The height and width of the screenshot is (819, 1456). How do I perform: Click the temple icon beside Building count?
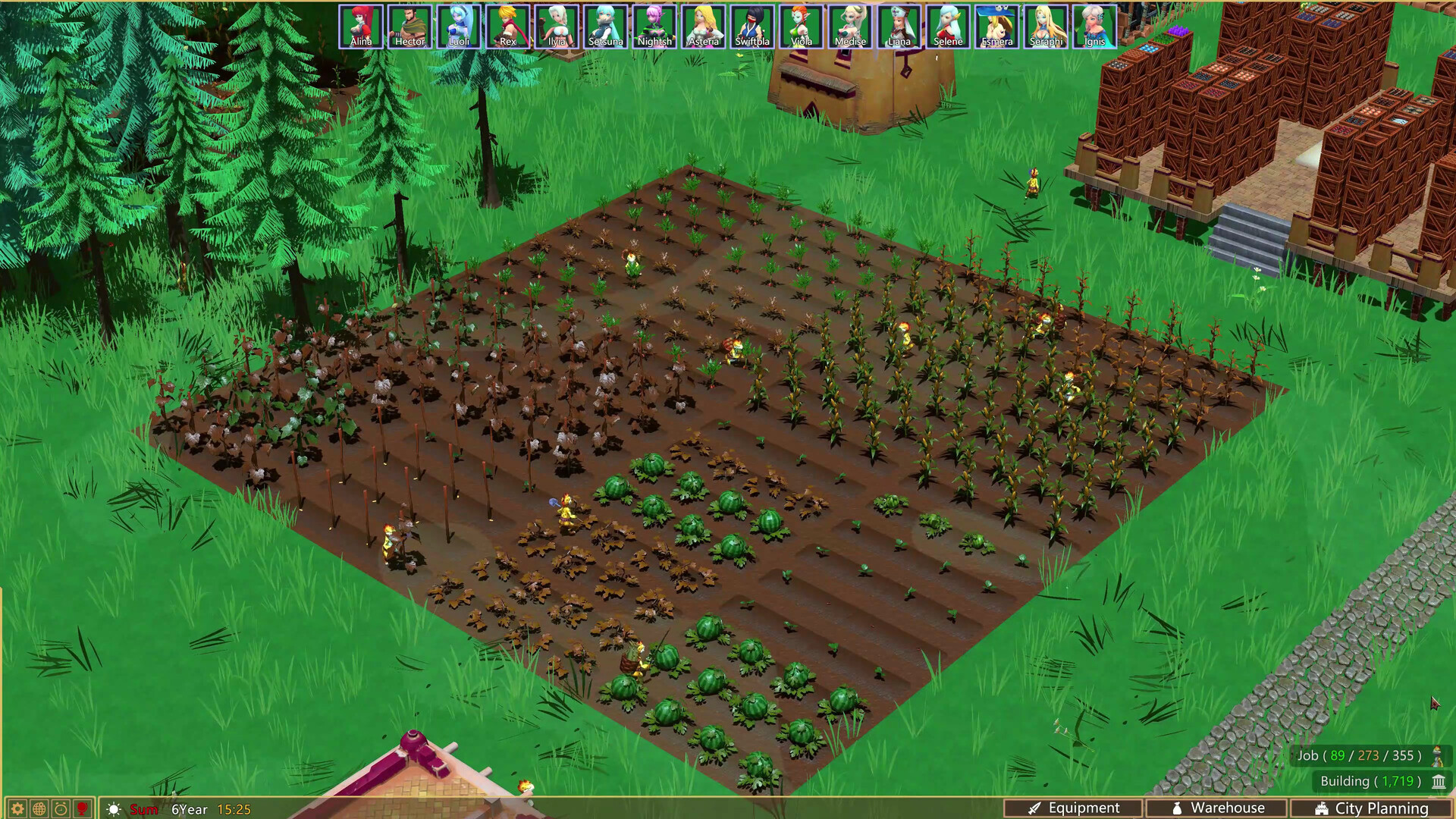click(1439, 782)
